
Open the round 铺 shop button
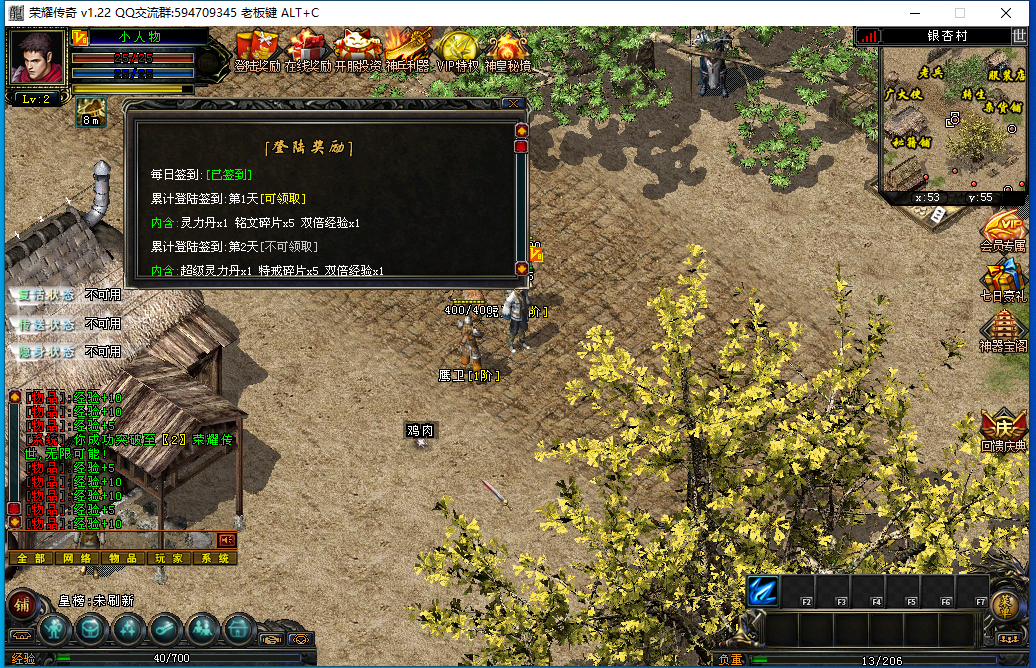[x=22, y=604]
